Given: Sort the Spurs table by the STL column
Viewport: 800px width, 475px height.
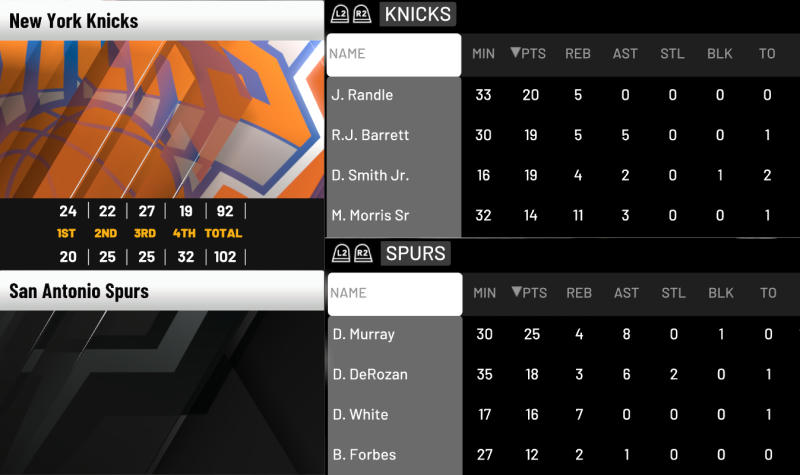Looking at the screenshot, I should point(673,293).
